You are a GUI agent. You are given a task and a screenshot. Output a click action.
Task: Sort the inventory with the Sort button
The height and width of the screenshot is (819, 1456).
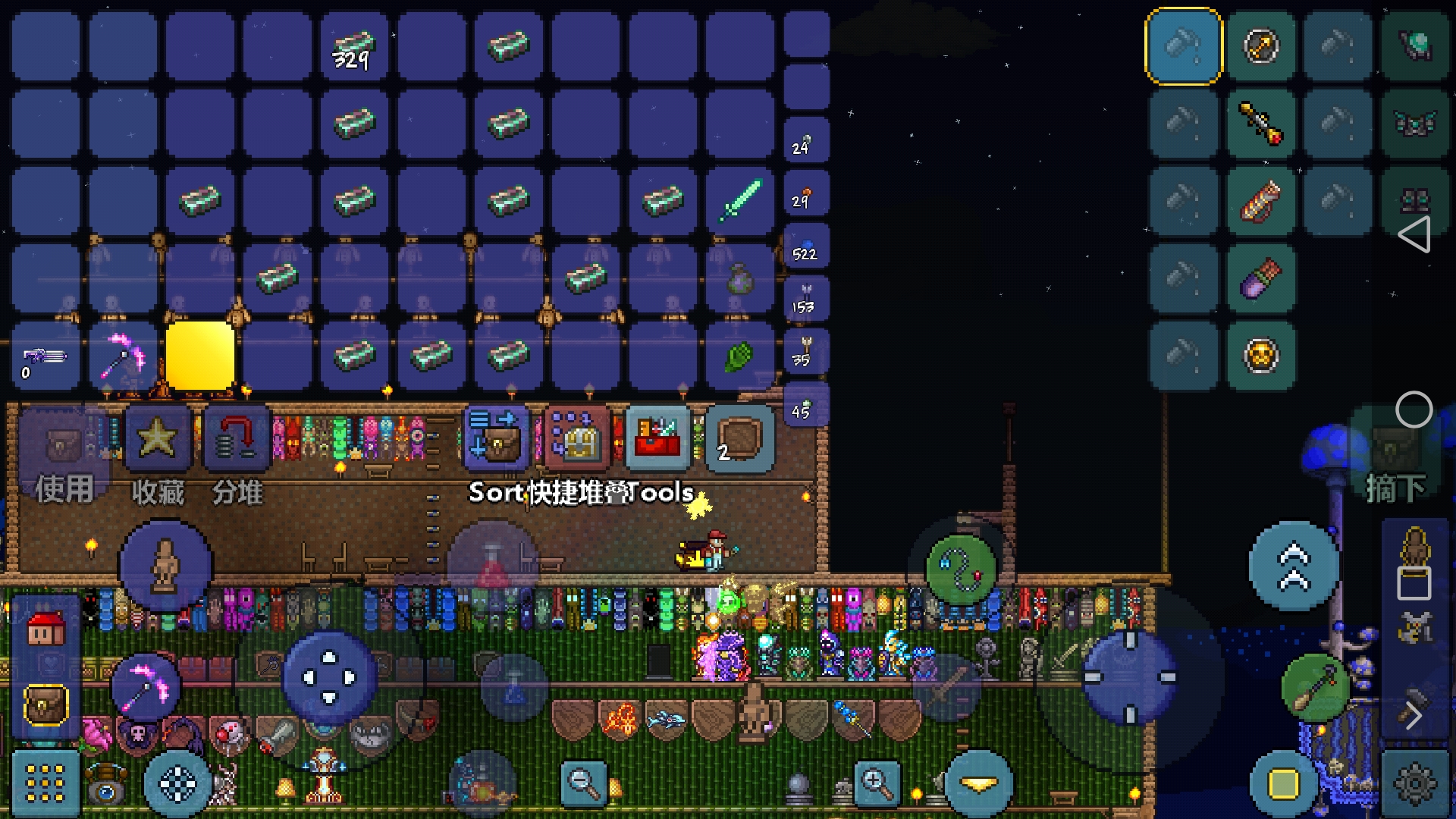494,438
